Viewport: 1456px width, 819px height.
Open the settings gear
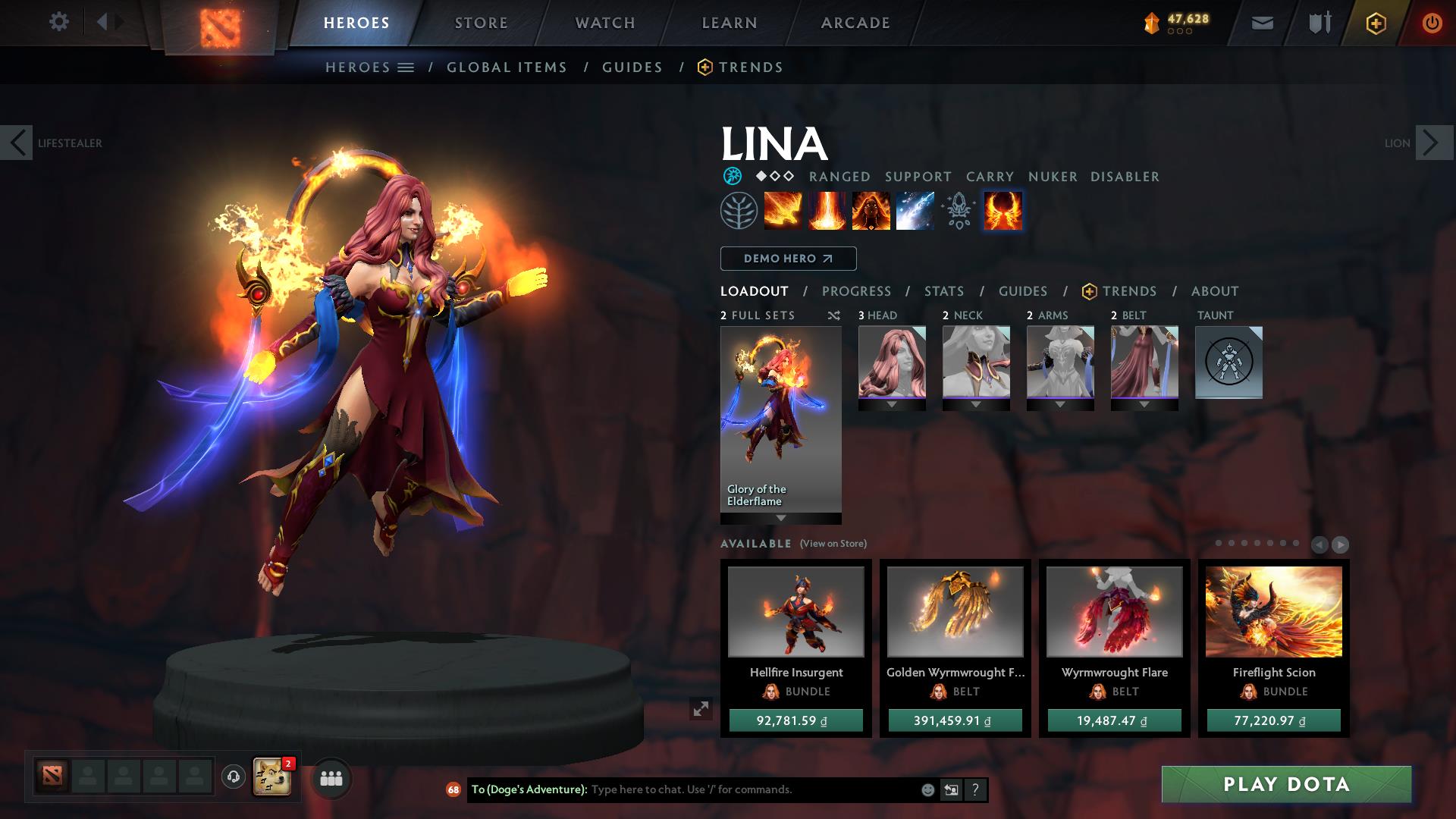[x=59, y=22]
